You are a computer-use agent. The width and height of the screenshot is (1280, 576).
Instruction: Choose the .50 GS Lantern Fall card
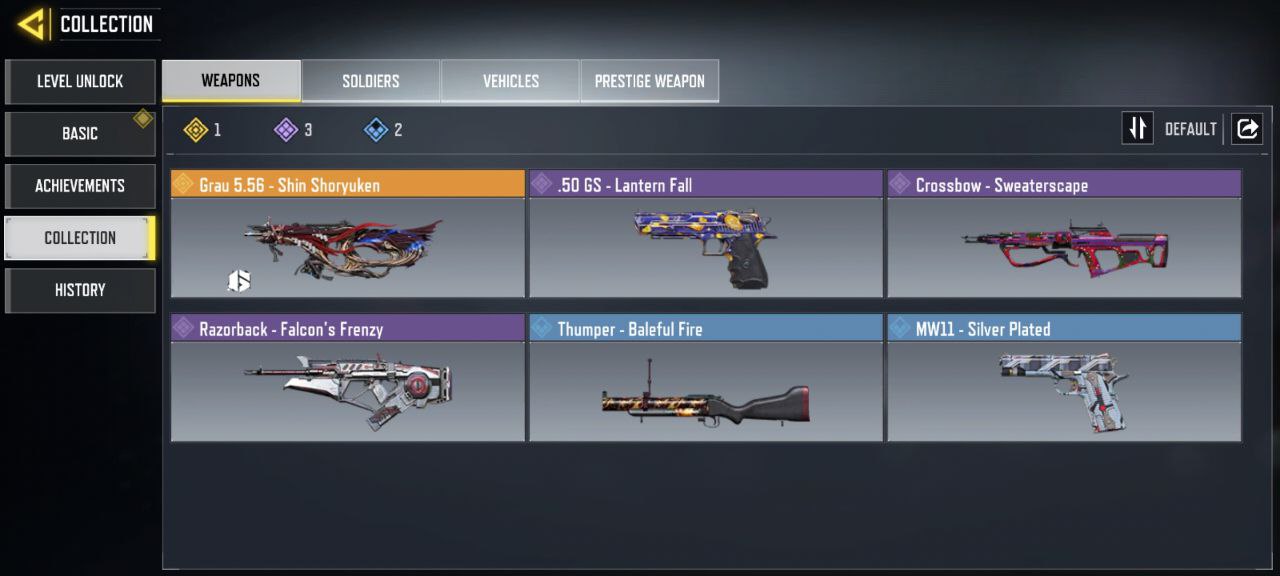click(x=706, y=235)
